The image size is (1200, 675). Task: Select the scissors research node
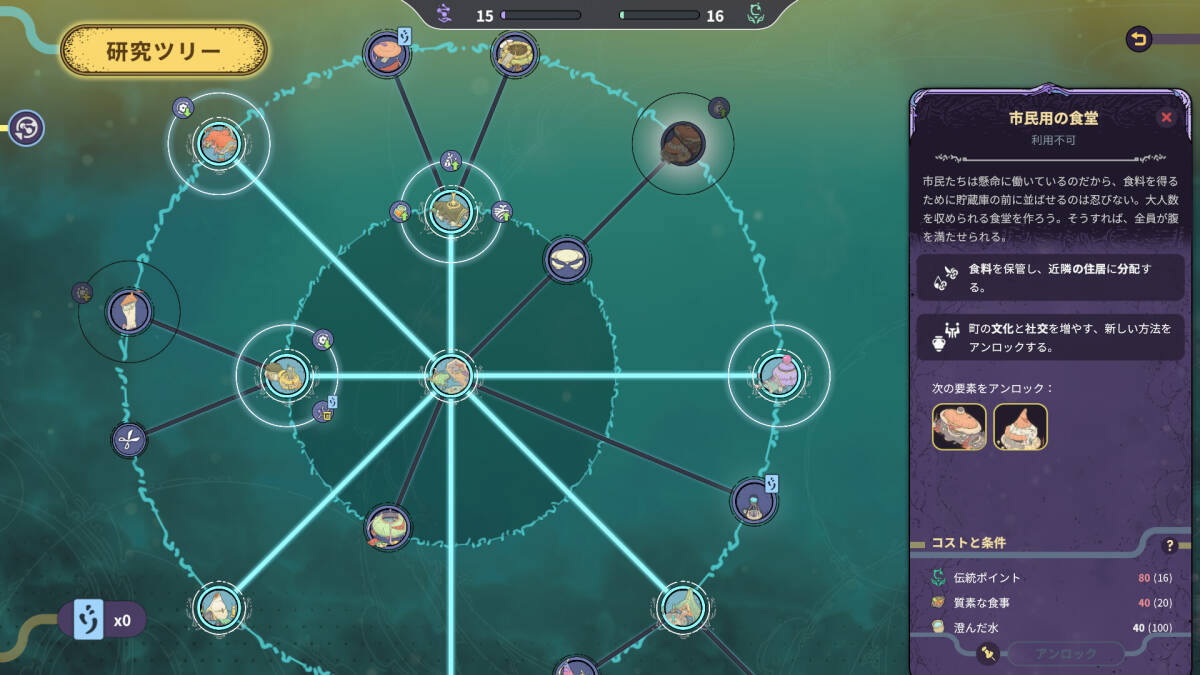(129, 439)
